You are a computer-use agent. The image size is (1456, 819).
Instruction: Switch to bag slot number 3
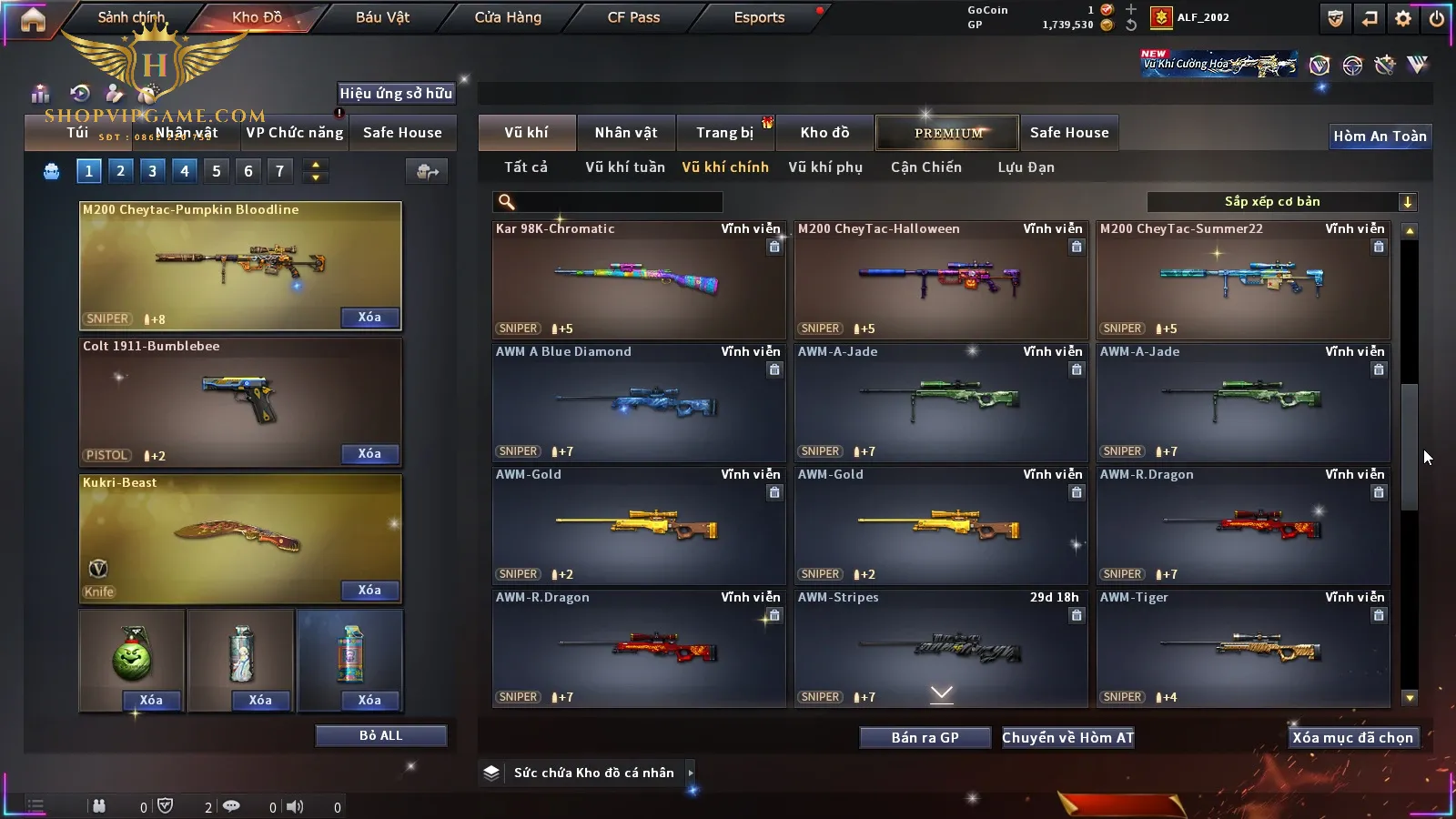[x=152, y=171]
